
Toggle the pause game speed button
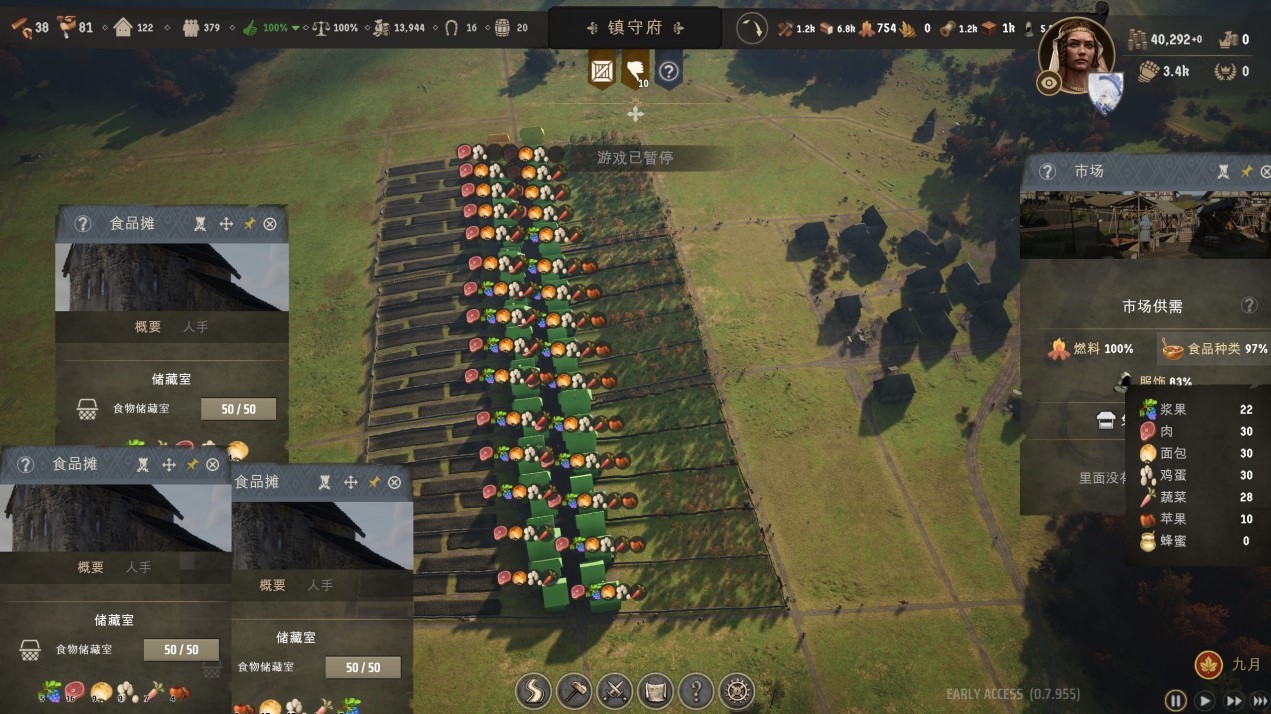(1176, 701)
